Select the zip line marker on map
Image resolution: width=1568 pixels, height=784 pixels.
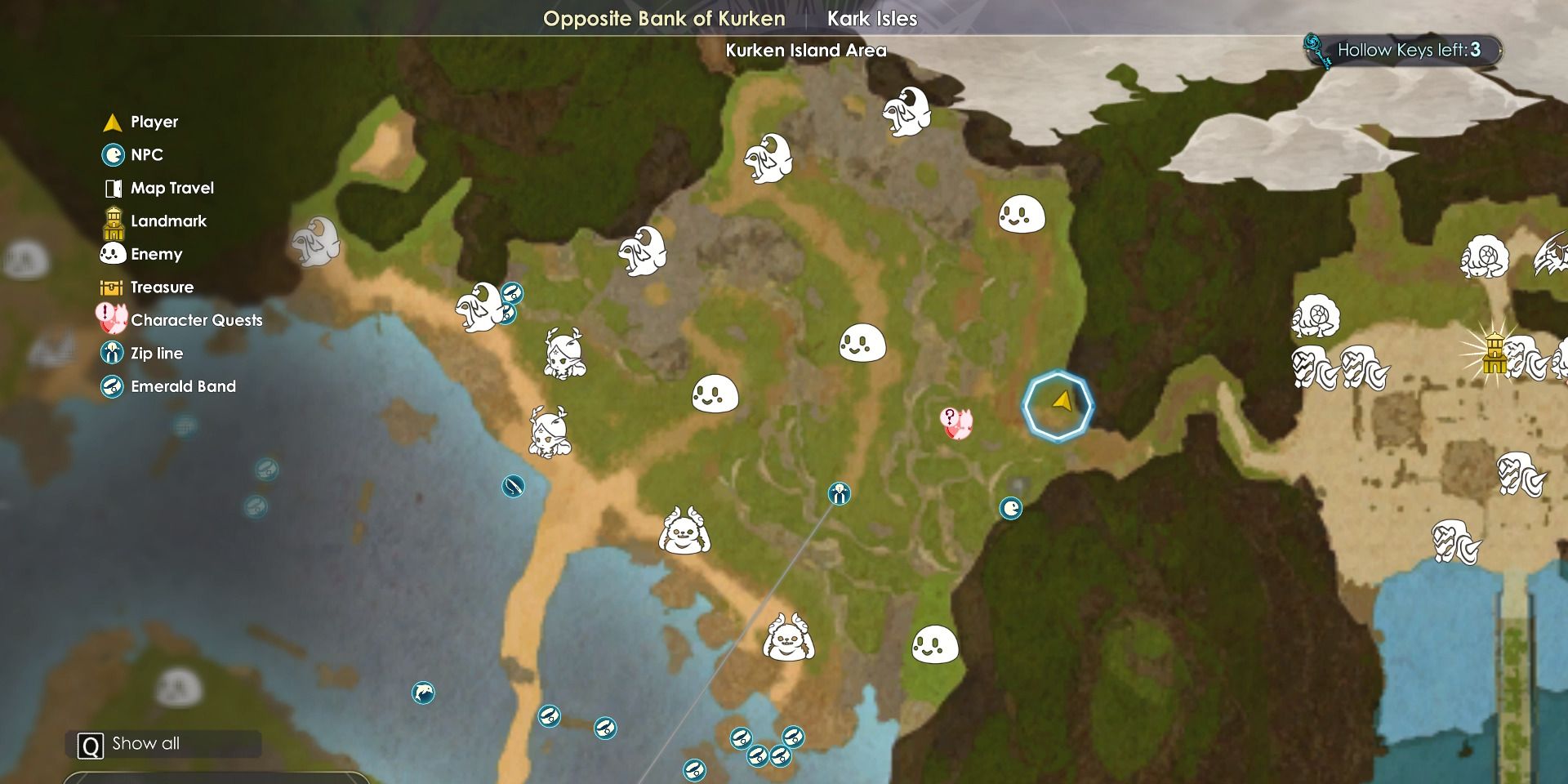pyautogui.click(x=840, y=493)
